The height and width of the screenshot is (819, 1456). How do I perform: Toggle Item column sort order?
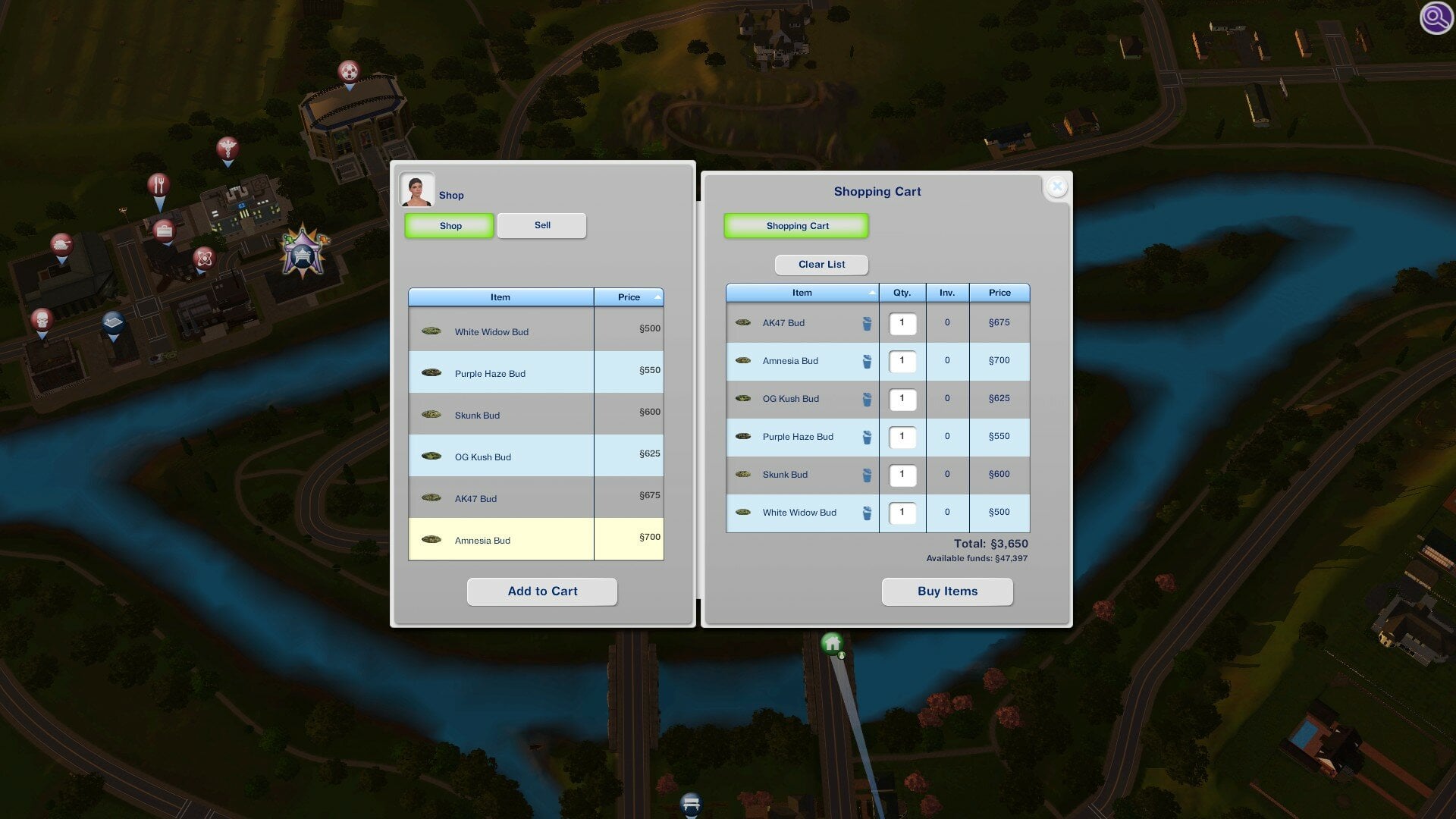click(x=802, y=293)
